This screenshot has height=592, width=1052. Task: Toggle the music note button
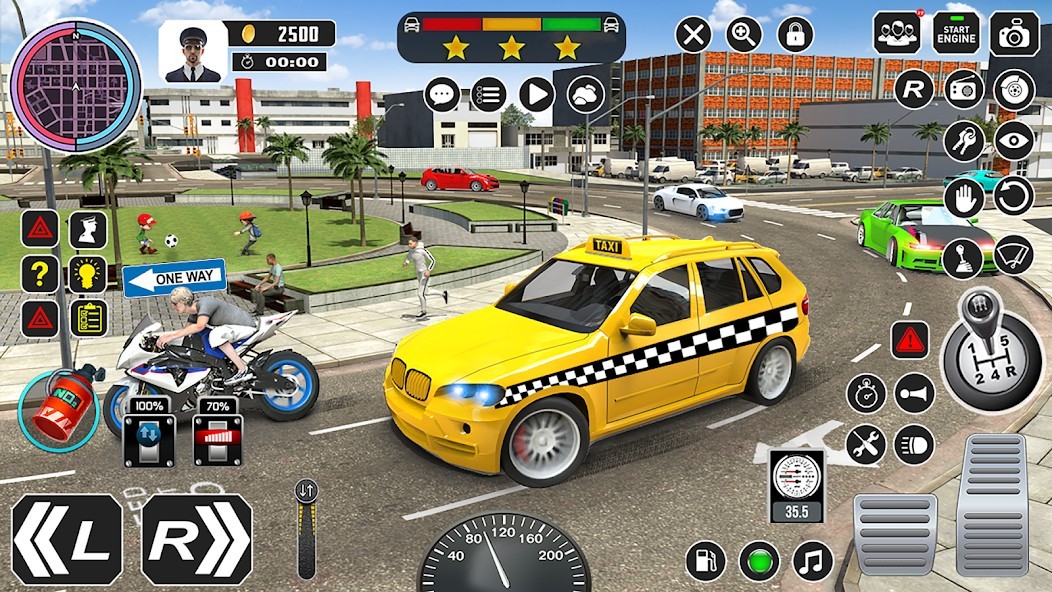tap(812, 561)
